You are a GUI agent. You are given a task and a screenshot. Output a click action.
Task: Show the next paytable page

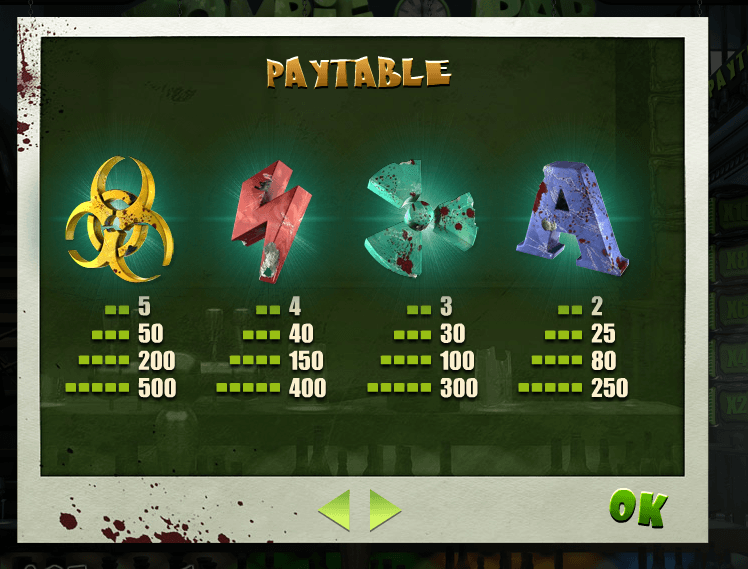tap(383, 510)
